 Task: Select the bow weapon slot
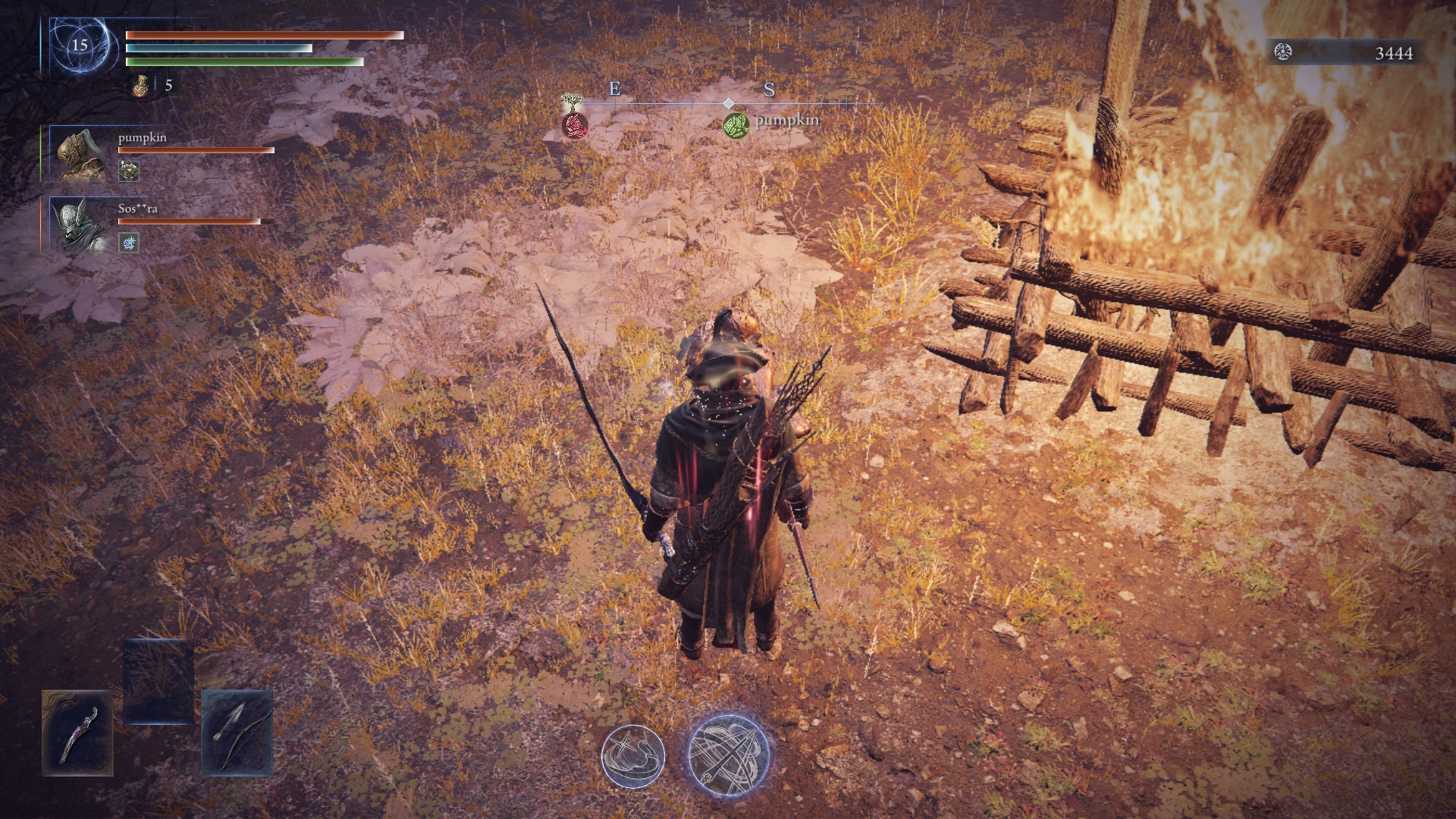[237, 733]
